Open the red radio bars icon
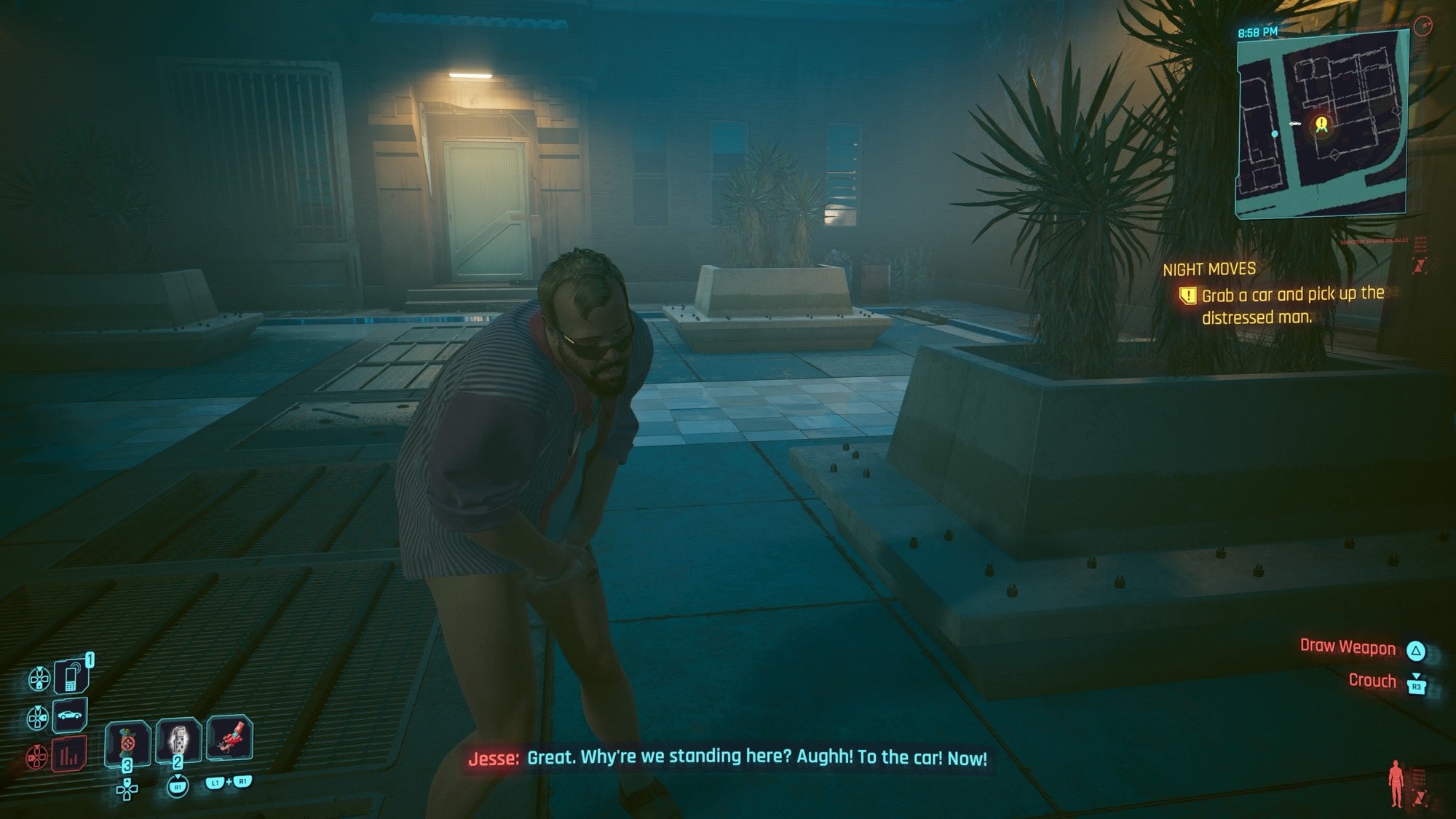1456x819 pixels. 69,755
